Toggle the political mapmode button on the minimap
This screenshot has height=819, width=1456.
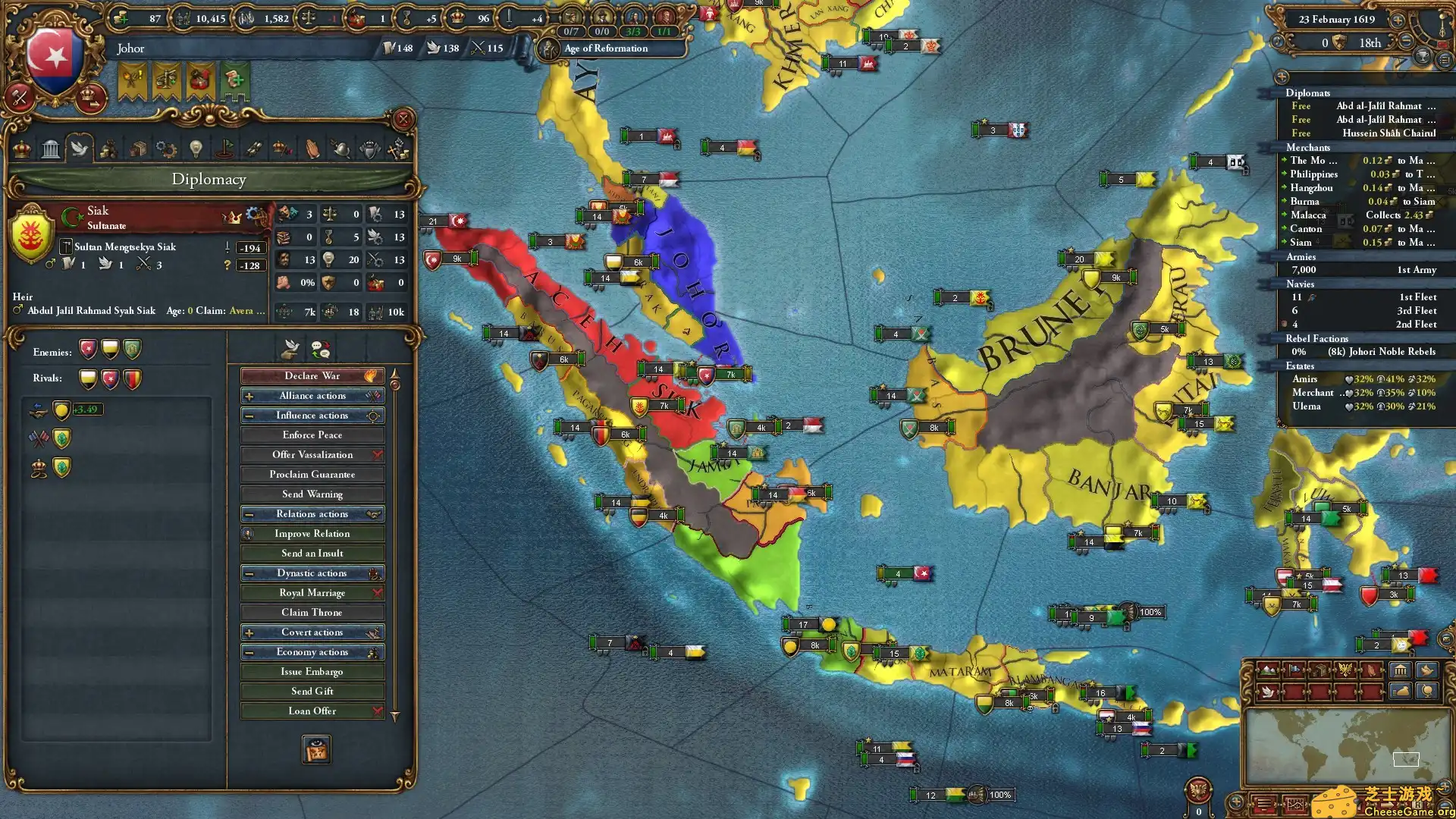[x=1294, y=670]
